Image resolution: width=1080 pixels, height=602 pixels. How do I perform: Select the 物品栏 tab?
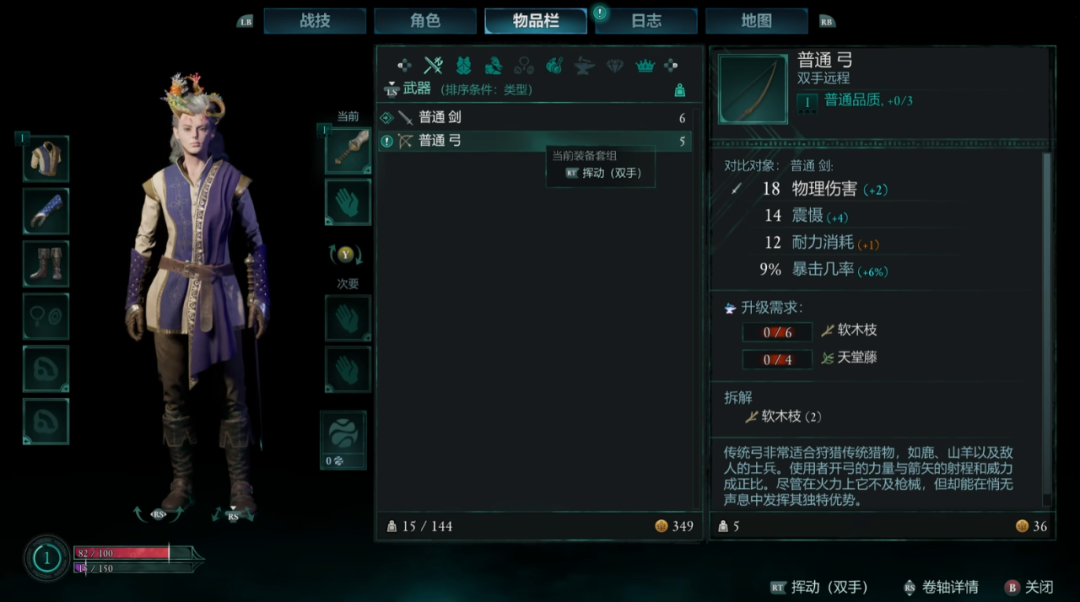(536, 21)
